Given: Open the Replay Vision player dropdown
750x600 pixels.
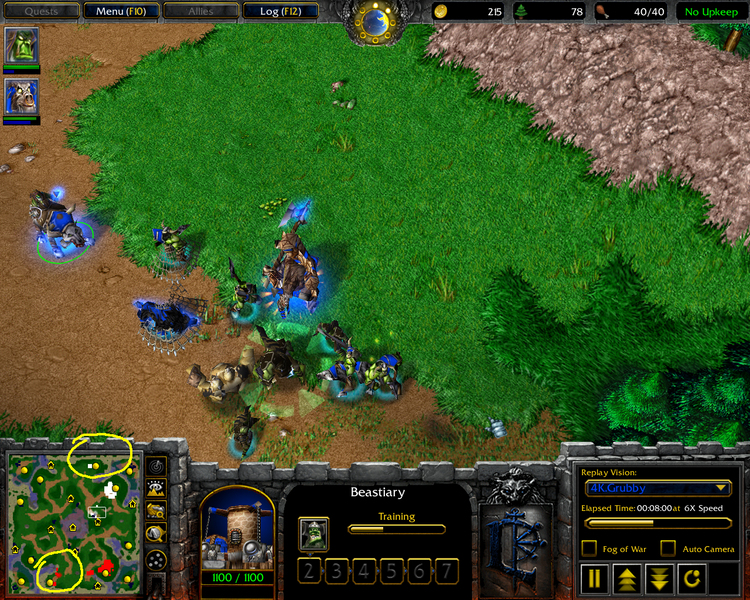Looking at the screenshot, I should pos(658,488).
